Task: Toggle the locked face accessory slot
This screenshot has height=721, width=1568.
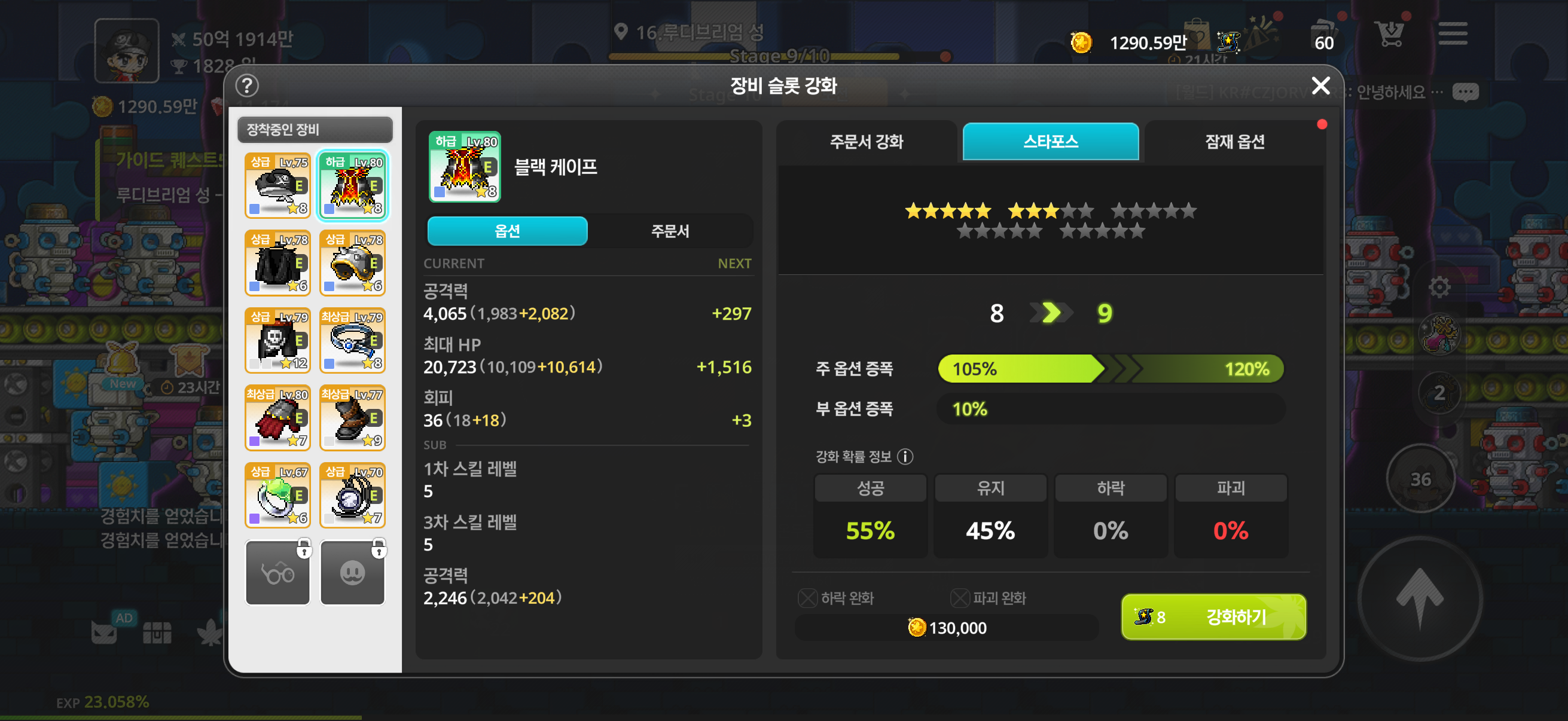Action: [352, 572]
